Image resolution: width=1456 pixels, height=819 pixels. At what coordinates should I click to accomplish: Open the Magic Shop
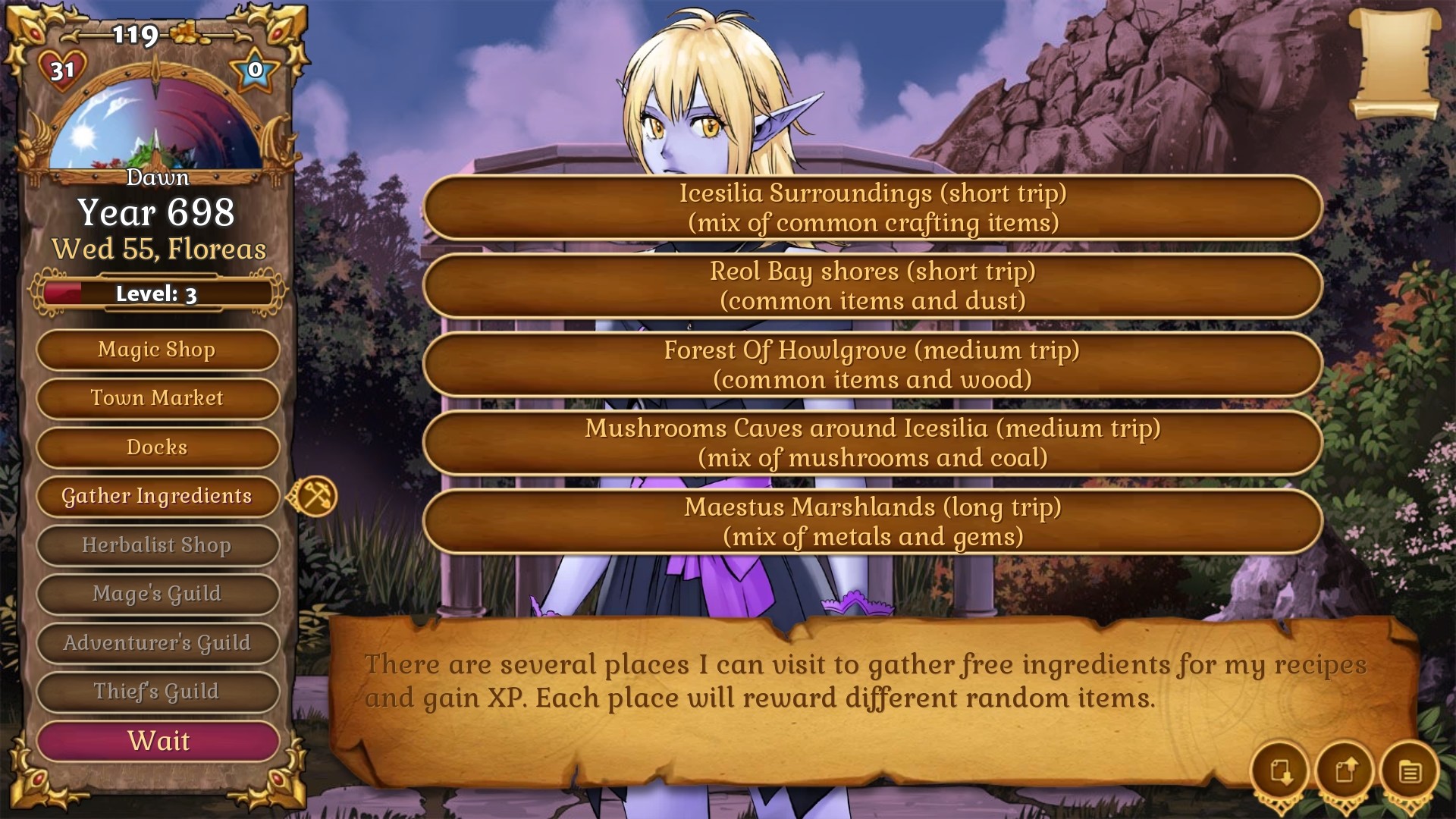(x=157, y=350)
